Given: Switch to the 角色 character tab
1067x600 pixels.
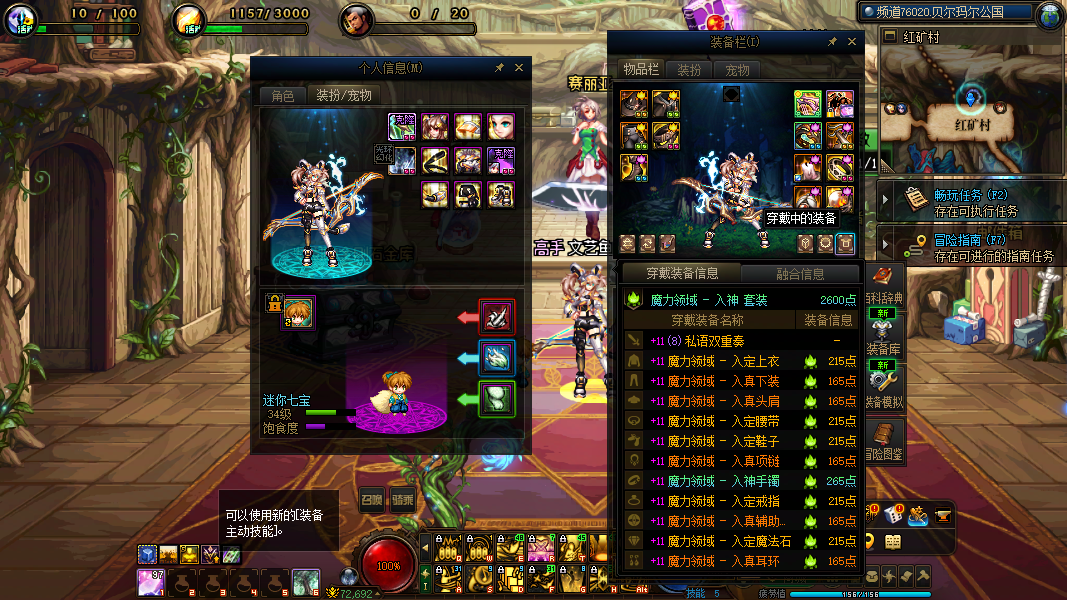Looking at the screenshot, I should (x=283, y=95).
